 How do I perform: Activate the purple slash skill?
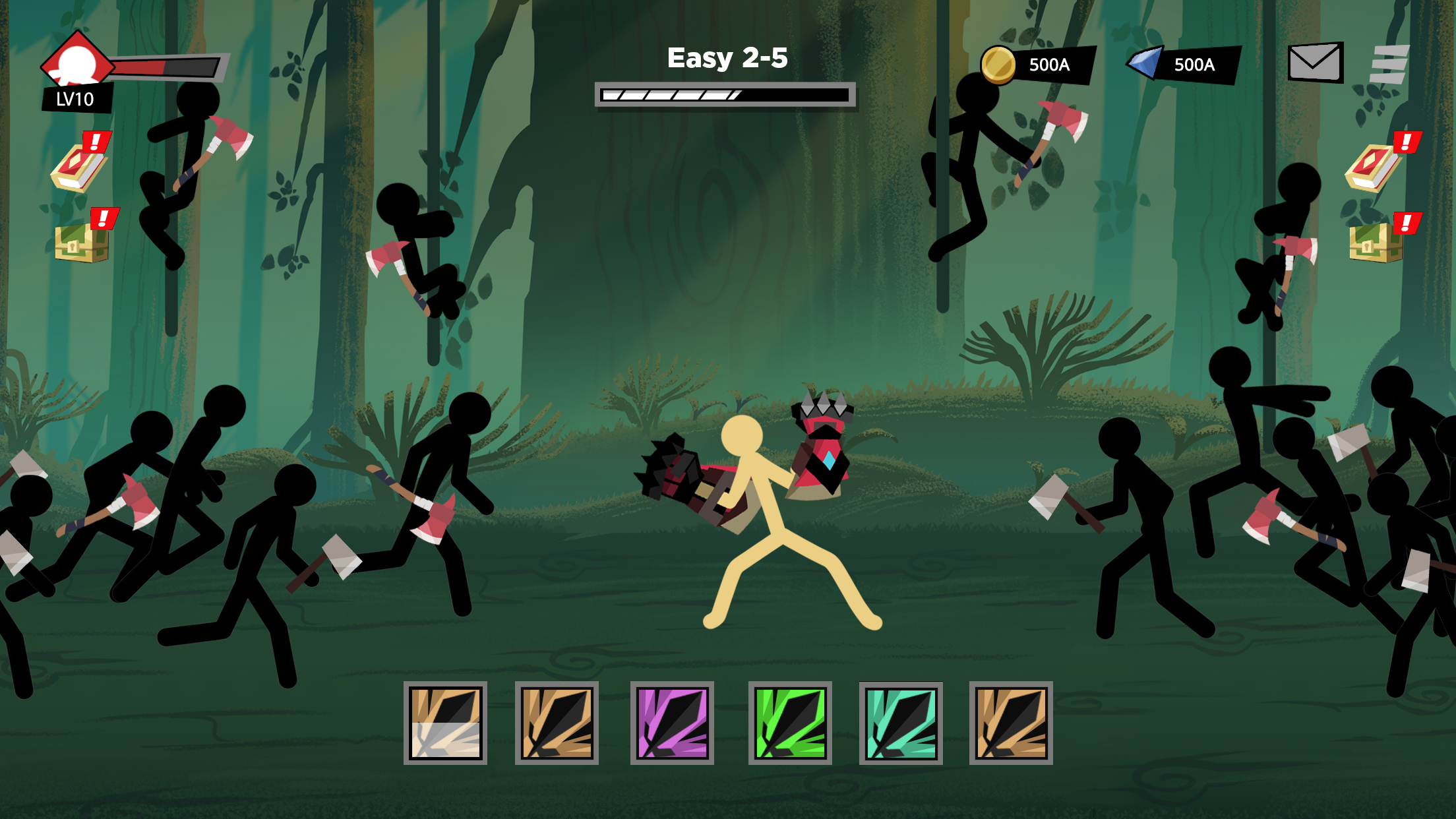pyautogui.click(x=672, y=723)
